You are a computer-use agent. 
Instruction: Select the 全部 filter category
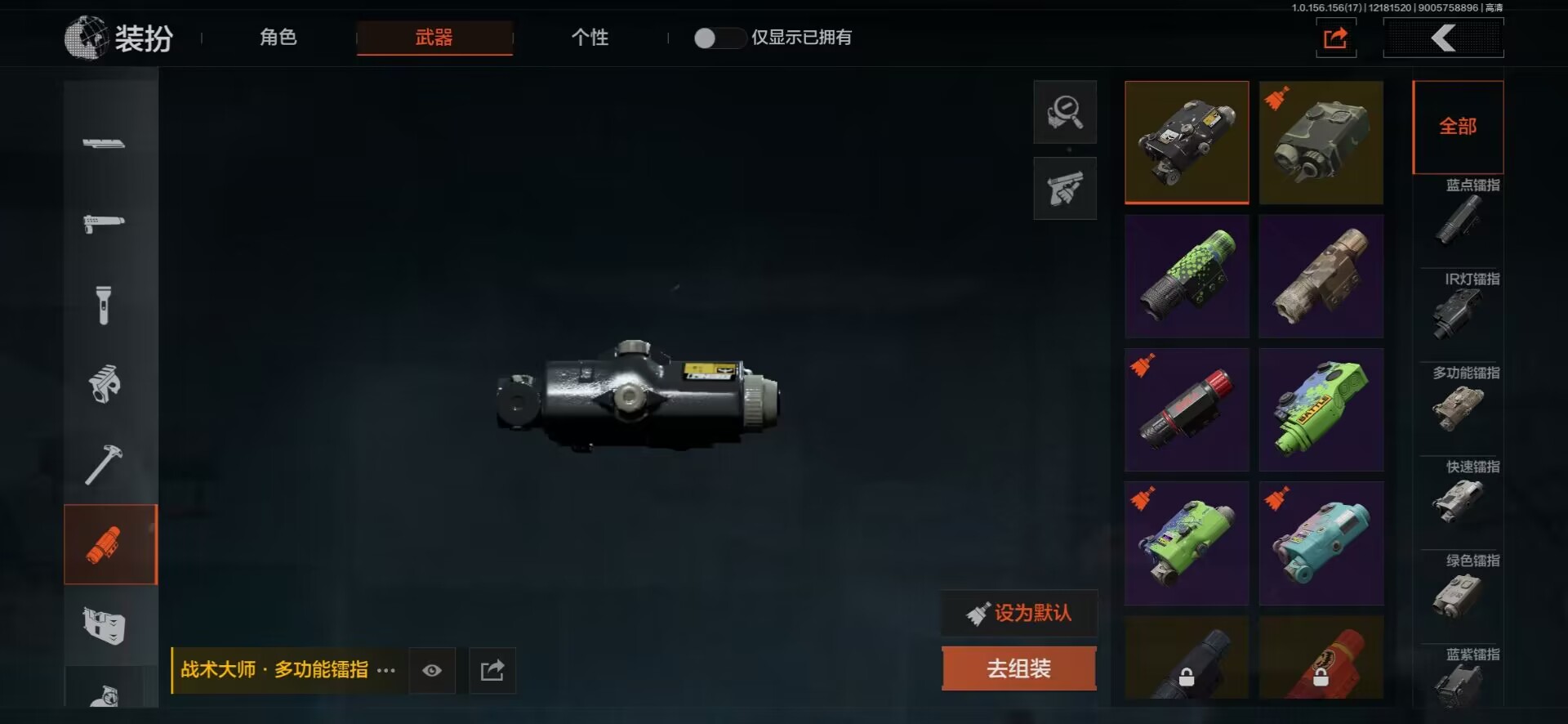(1458, 127)
